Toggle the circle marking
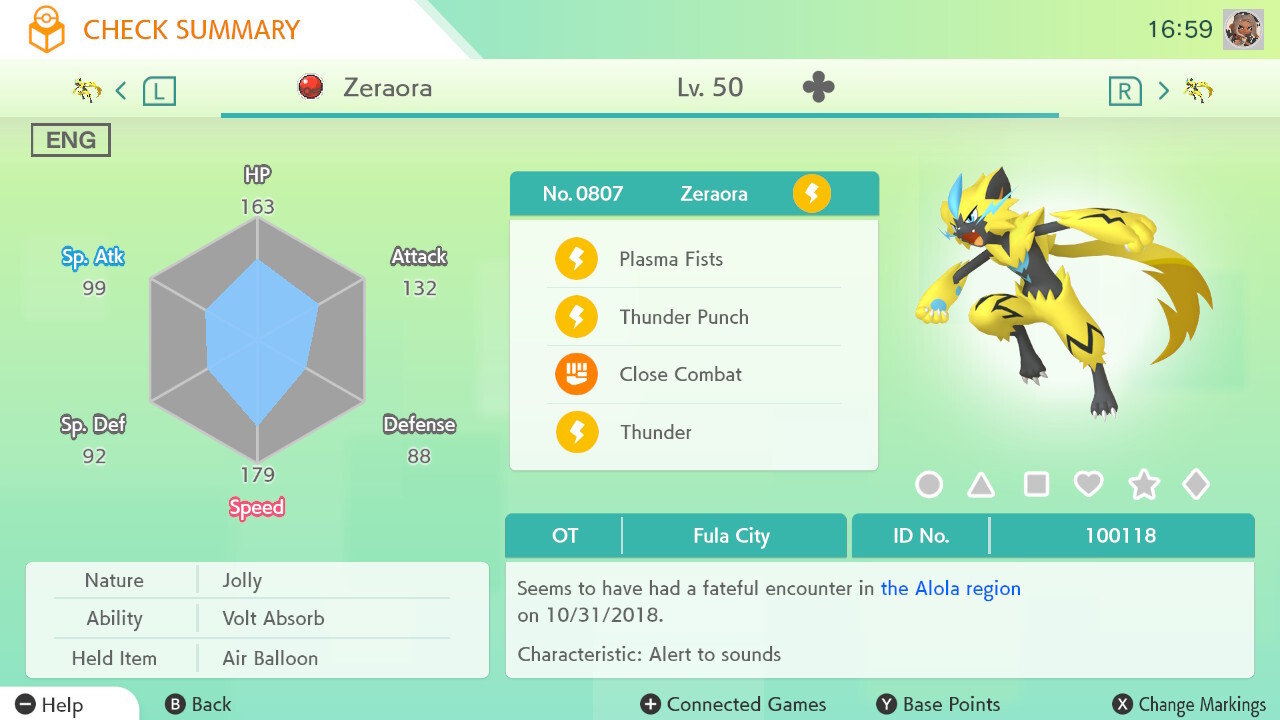The image size is (1280, 720). tap(929, 485)
